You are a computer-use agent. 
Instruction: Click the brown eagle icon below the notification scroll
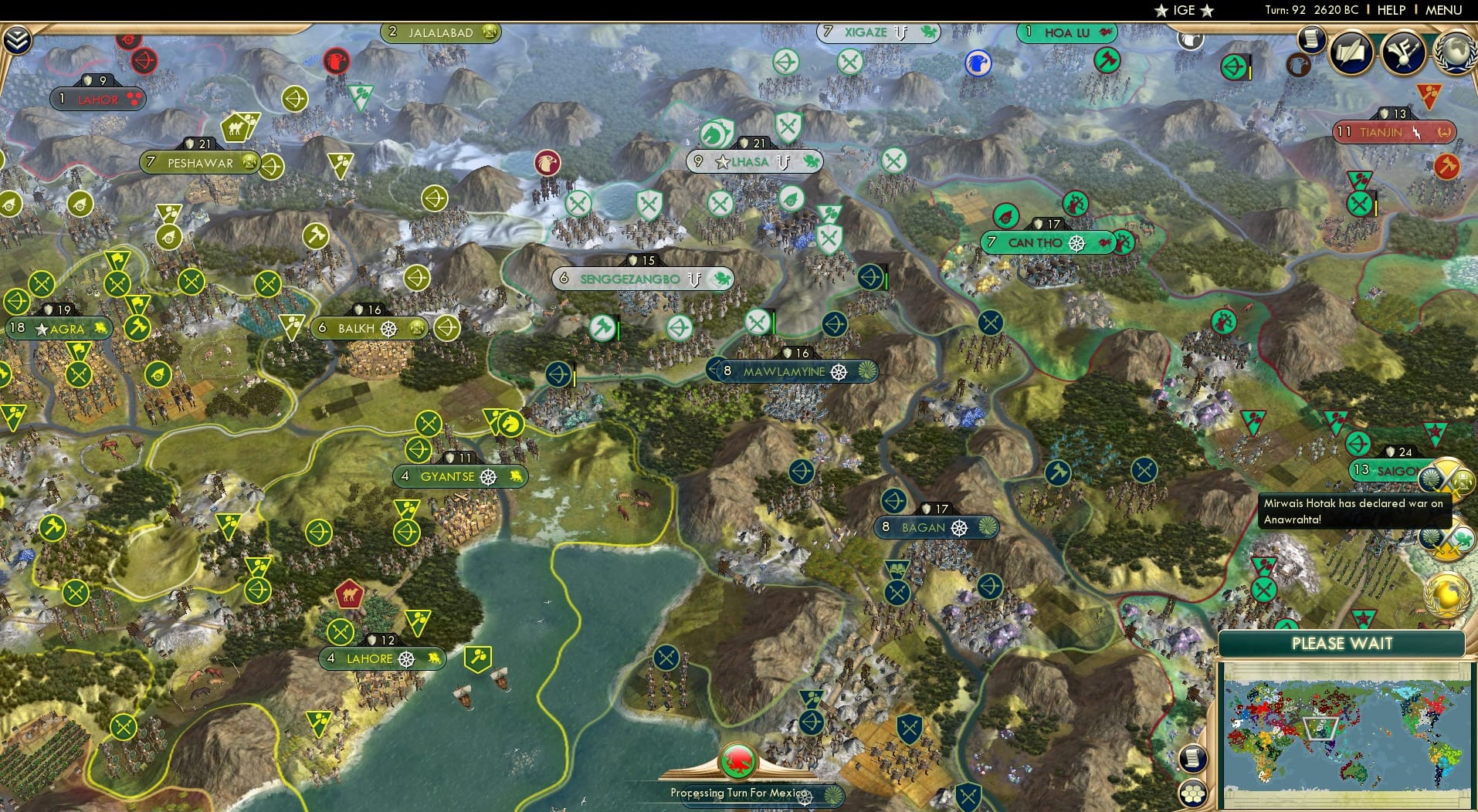[1299, 66]
